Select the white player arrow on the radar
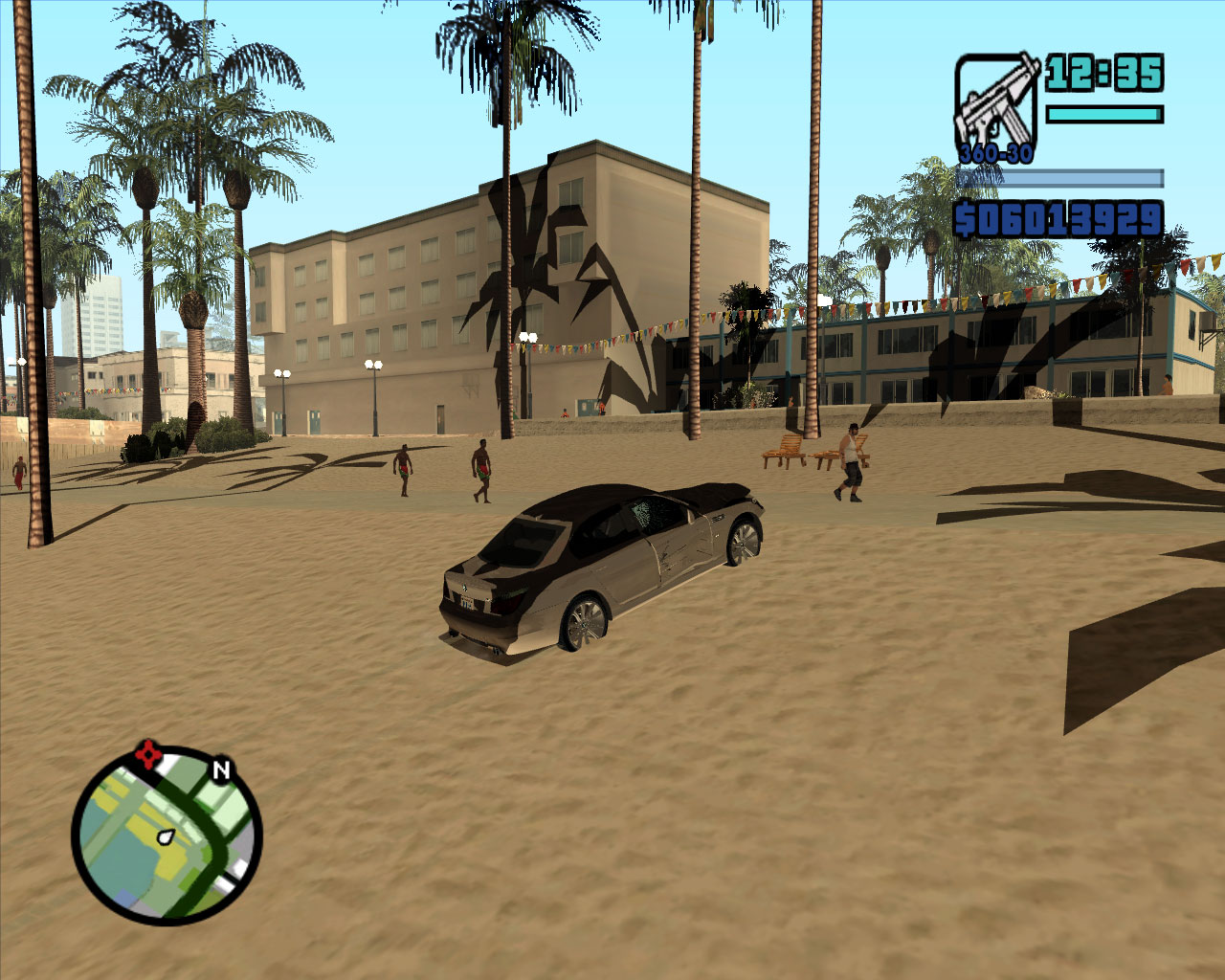1225x980 pixels. (x=166, y=837)
